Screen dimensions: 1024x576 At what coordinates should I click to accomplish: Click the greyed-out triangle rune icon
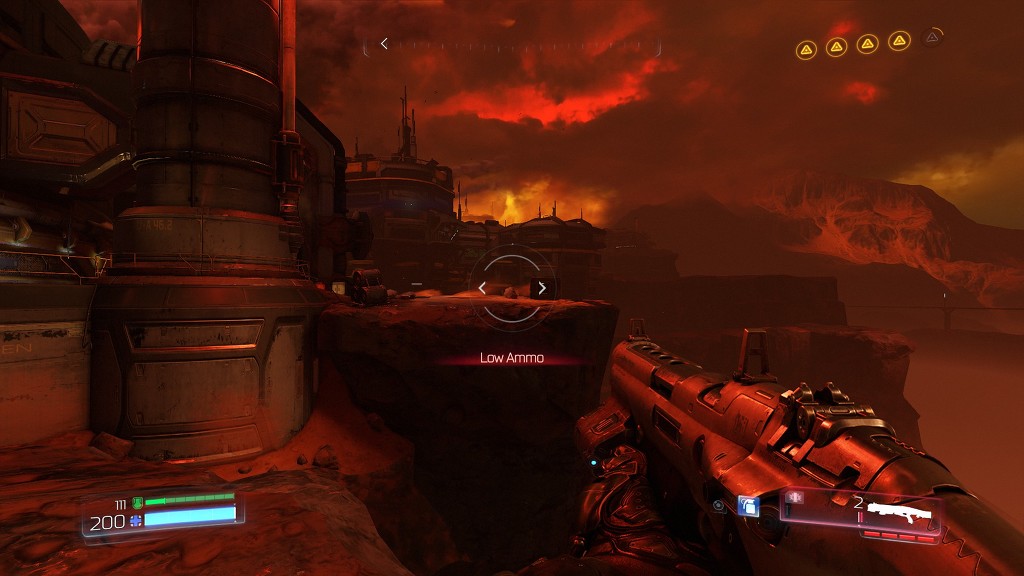tap(932, 38)
